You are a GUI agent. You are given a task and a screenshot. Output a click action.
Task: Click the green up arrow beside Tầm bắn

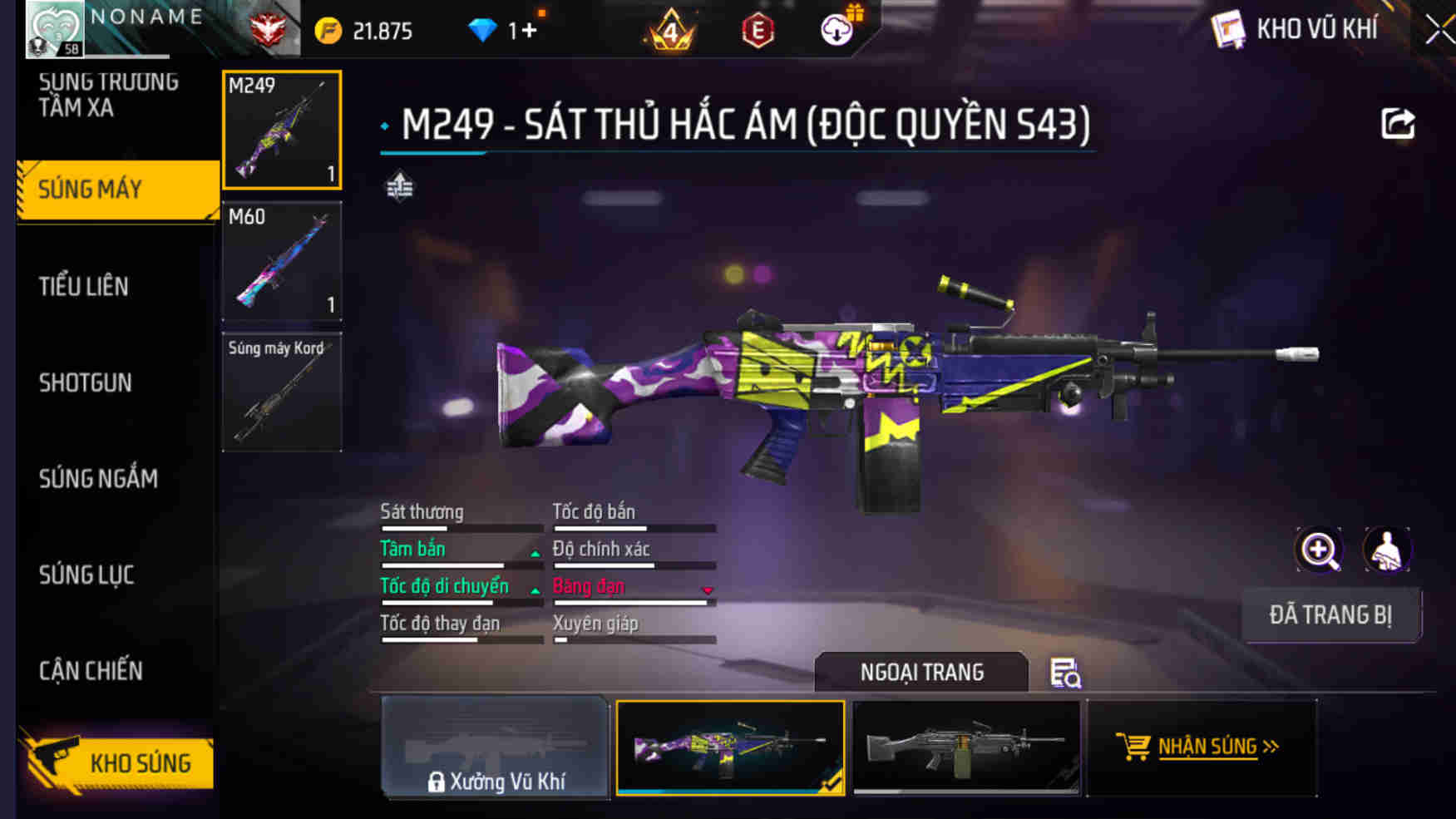[x=533, y=552]
